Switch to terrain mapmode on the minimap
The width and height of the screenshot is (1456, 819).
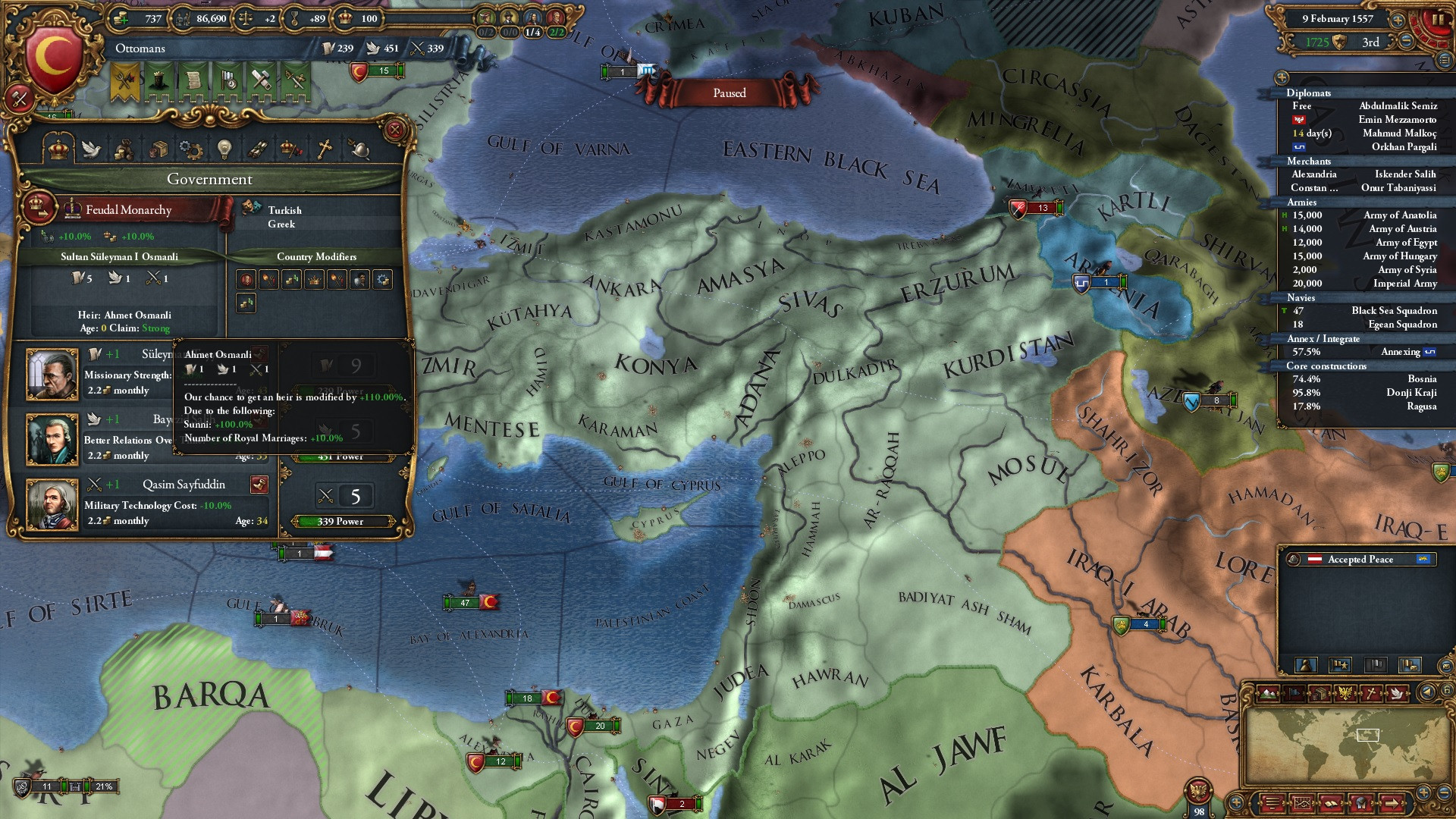coord(1268,692)
